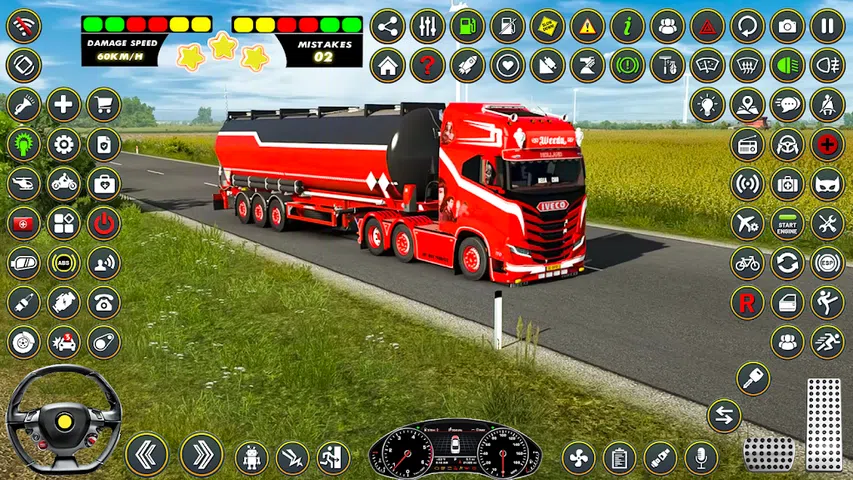Toggle the green headlight beam icon

787,66
